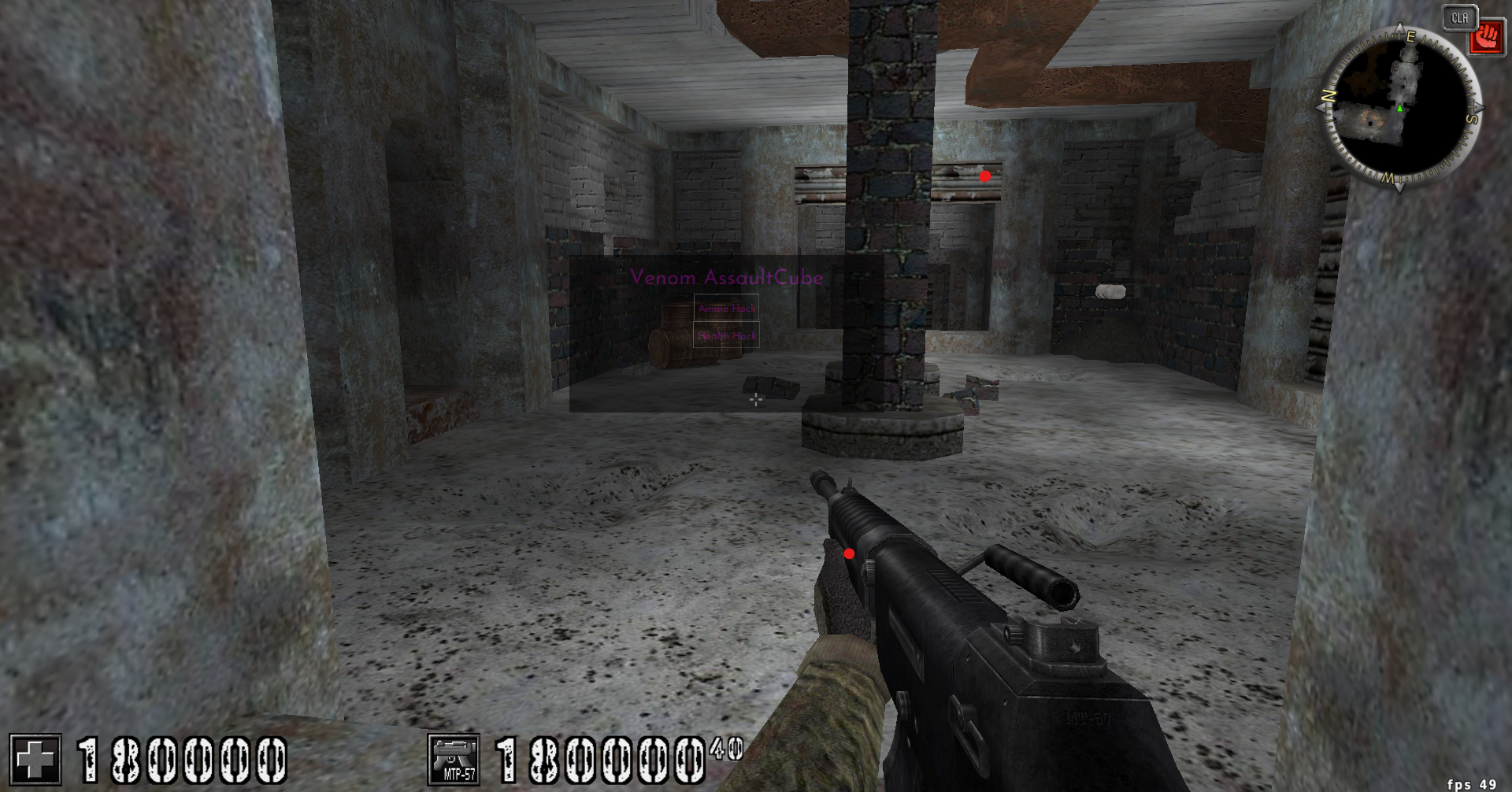Click the red fist team badge icon
The height and width of the screenshot is (792, 1512).
pyautogui.click(x=1487, y=38)
